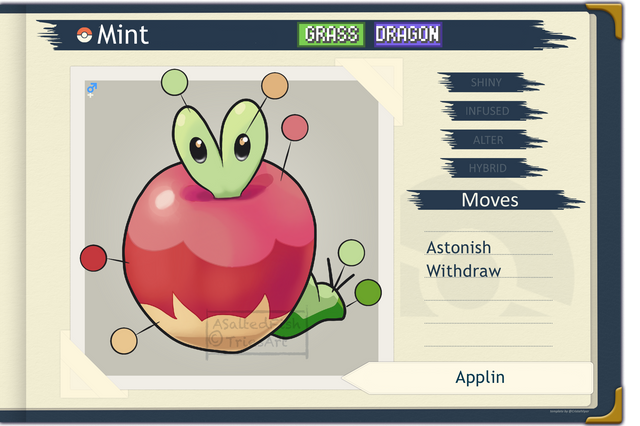Choose the Withdraw move
This screenshot has width=640, height=426.
tap(464, 271)
